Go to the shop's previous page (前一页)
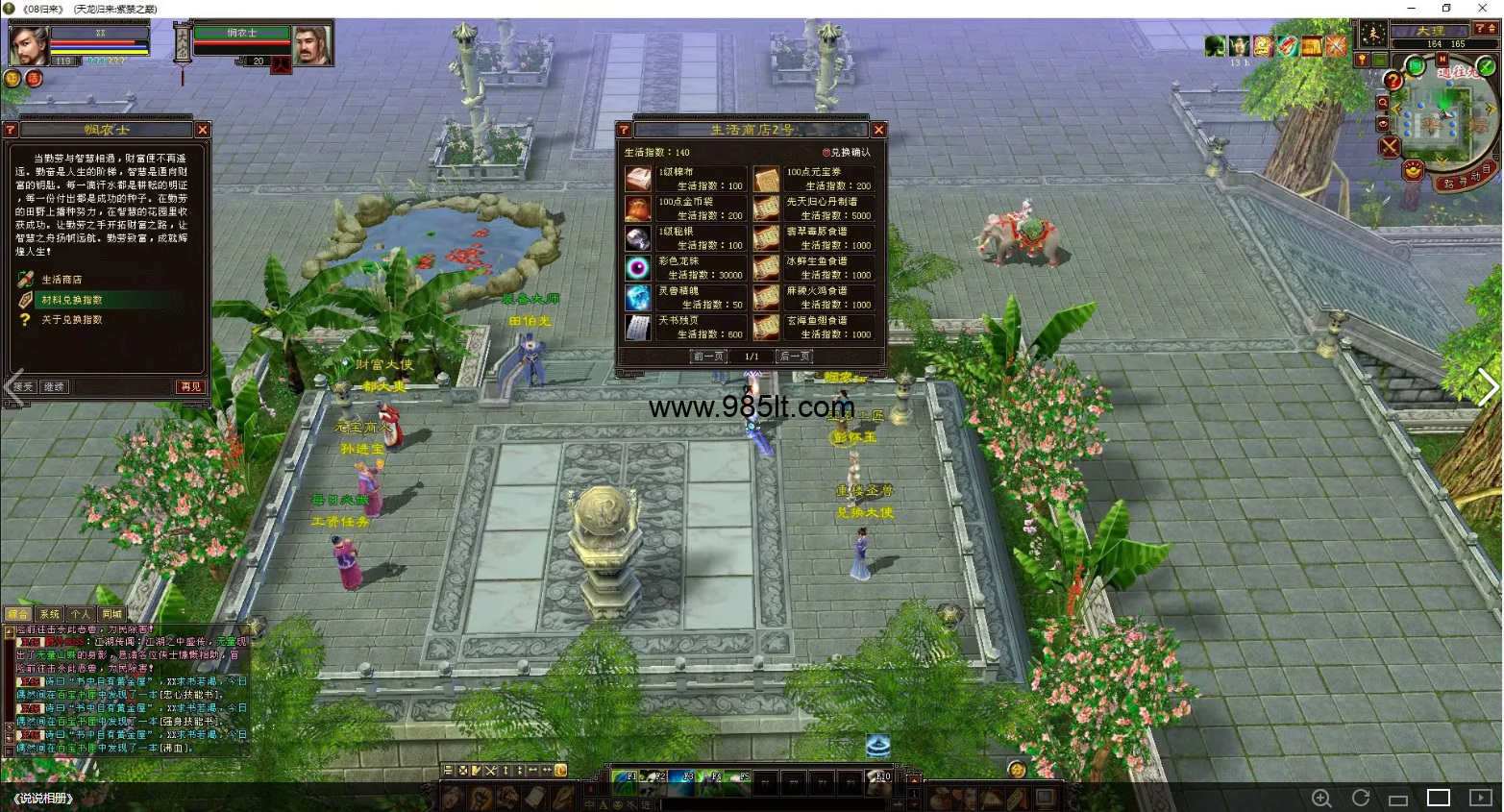This screenshot has width=1504, height=812. (708, 357)
